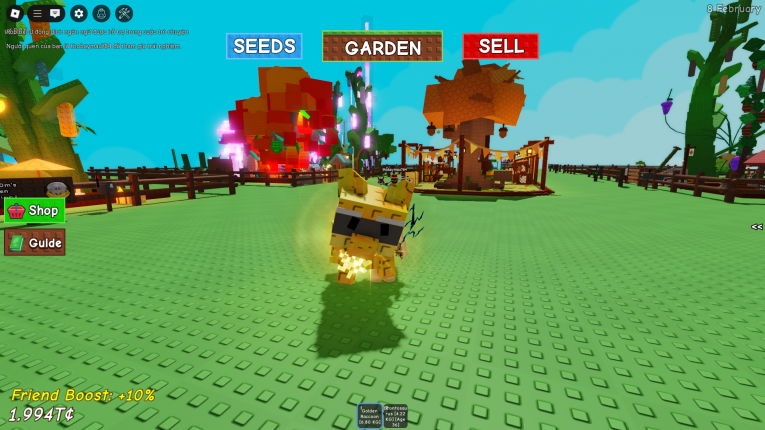Viewport: 765px width, 430px height.
Task: Open the Guide book
Action: 35,242
